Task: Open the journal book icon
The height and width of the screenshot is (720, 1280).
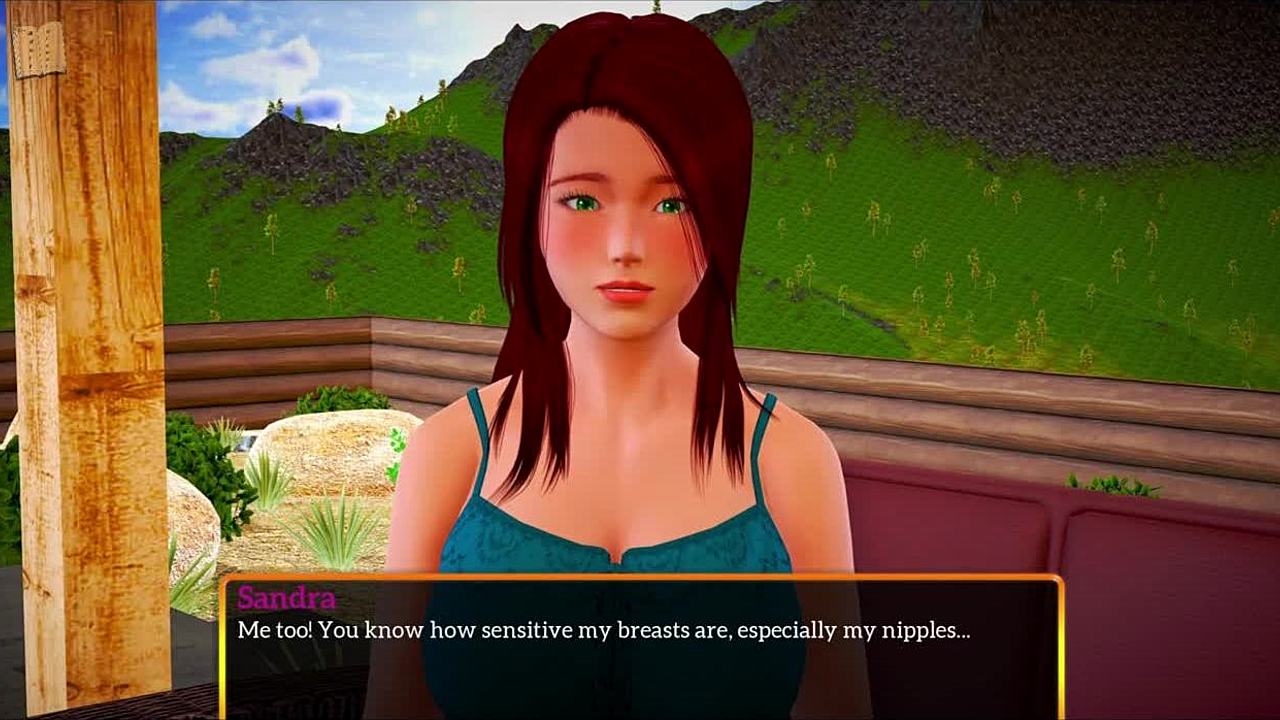Action: pos(38,48)
